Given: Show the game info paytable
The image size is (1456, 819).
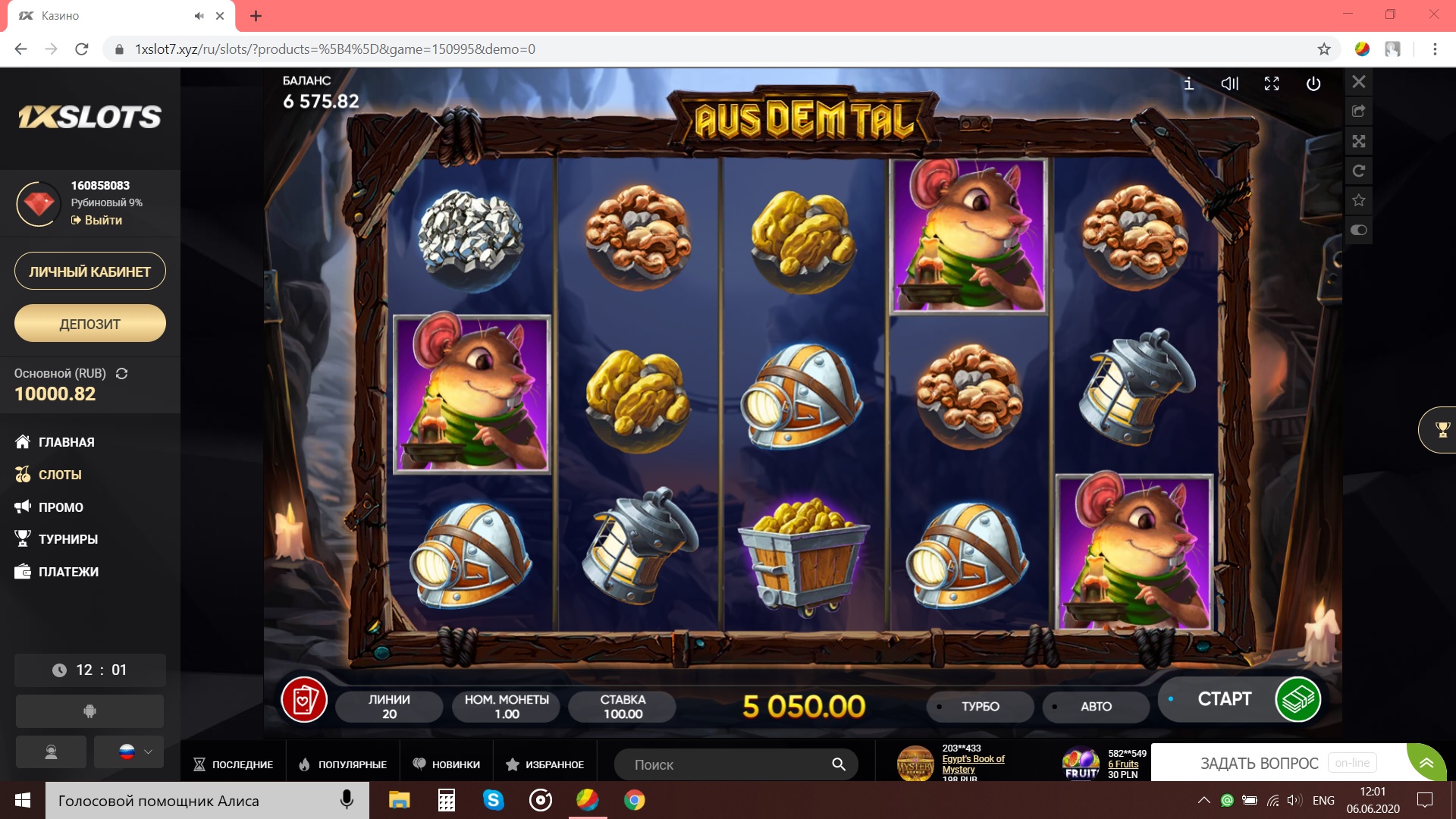Looking at the screenshot, I should pos(1188,84).
